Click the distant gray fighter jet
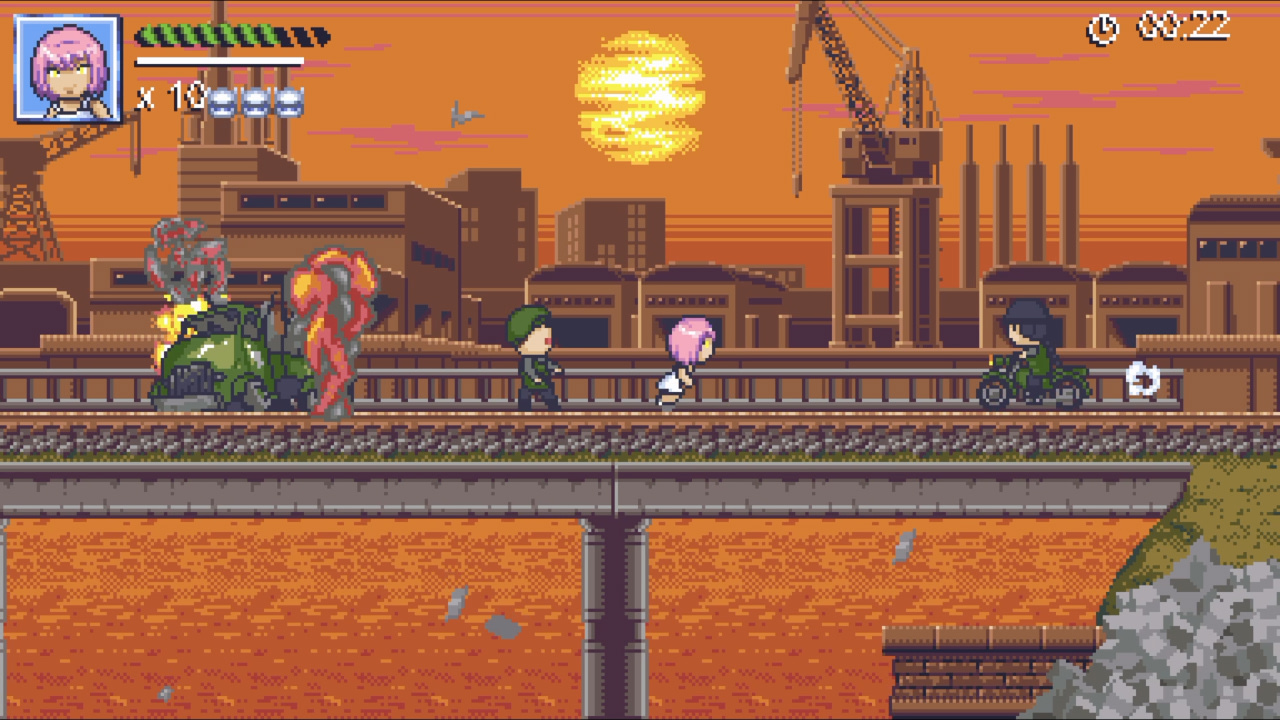The width and height of the screenshot is (1280, 720). tap(466, 113)
